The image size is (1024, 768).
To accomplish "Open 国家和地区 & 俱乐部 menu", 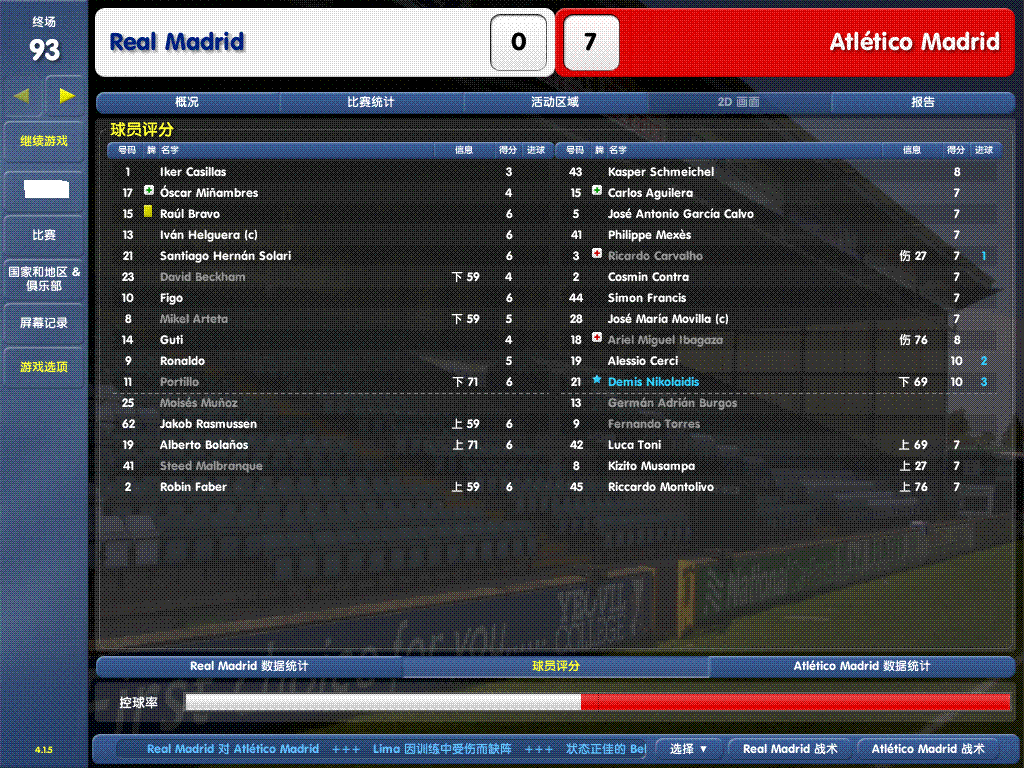I will pos(44,279).
